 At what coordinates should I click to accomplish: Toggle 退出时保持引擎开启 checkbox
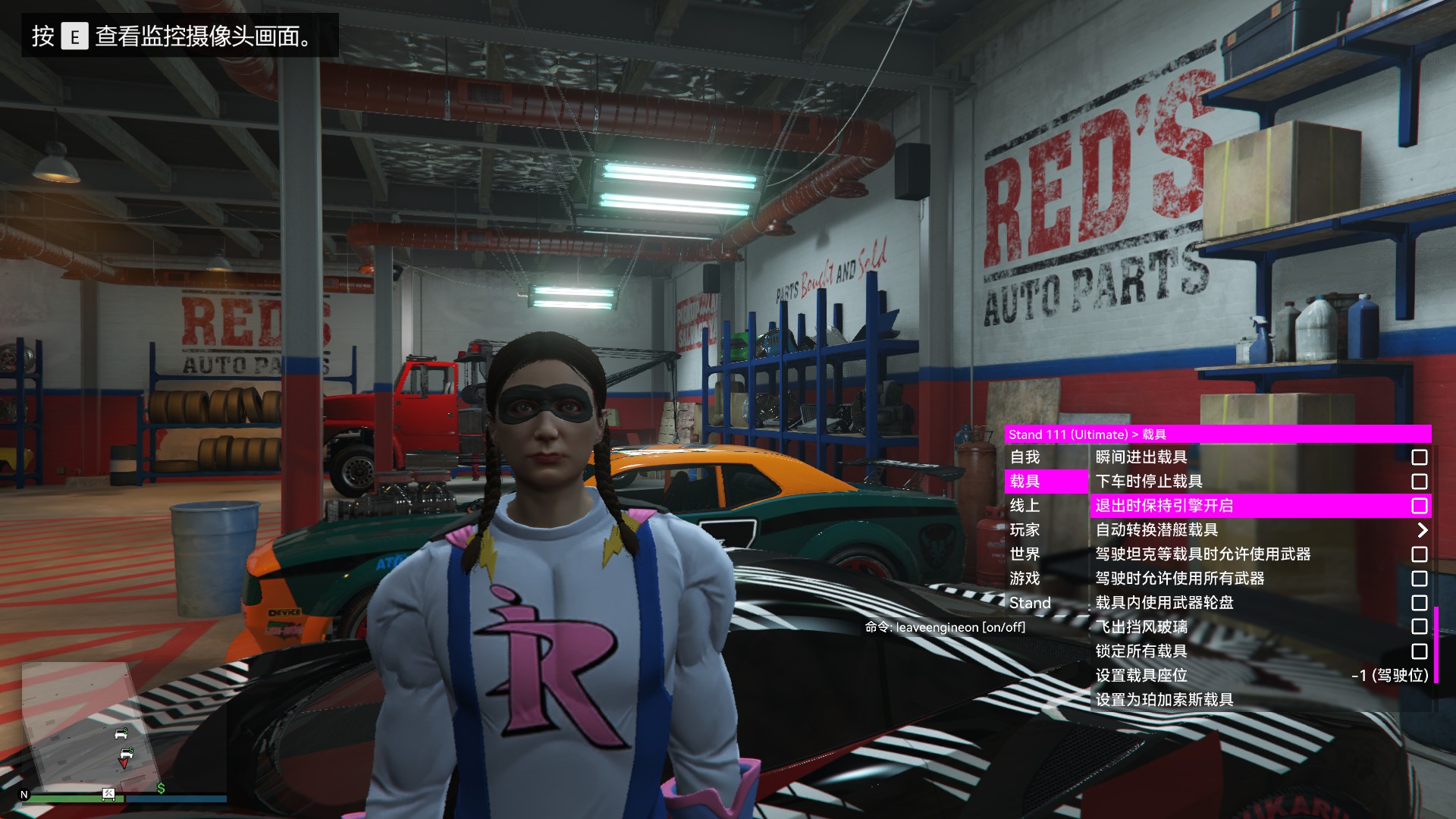pyautogui.click(x=1419, y=506)
